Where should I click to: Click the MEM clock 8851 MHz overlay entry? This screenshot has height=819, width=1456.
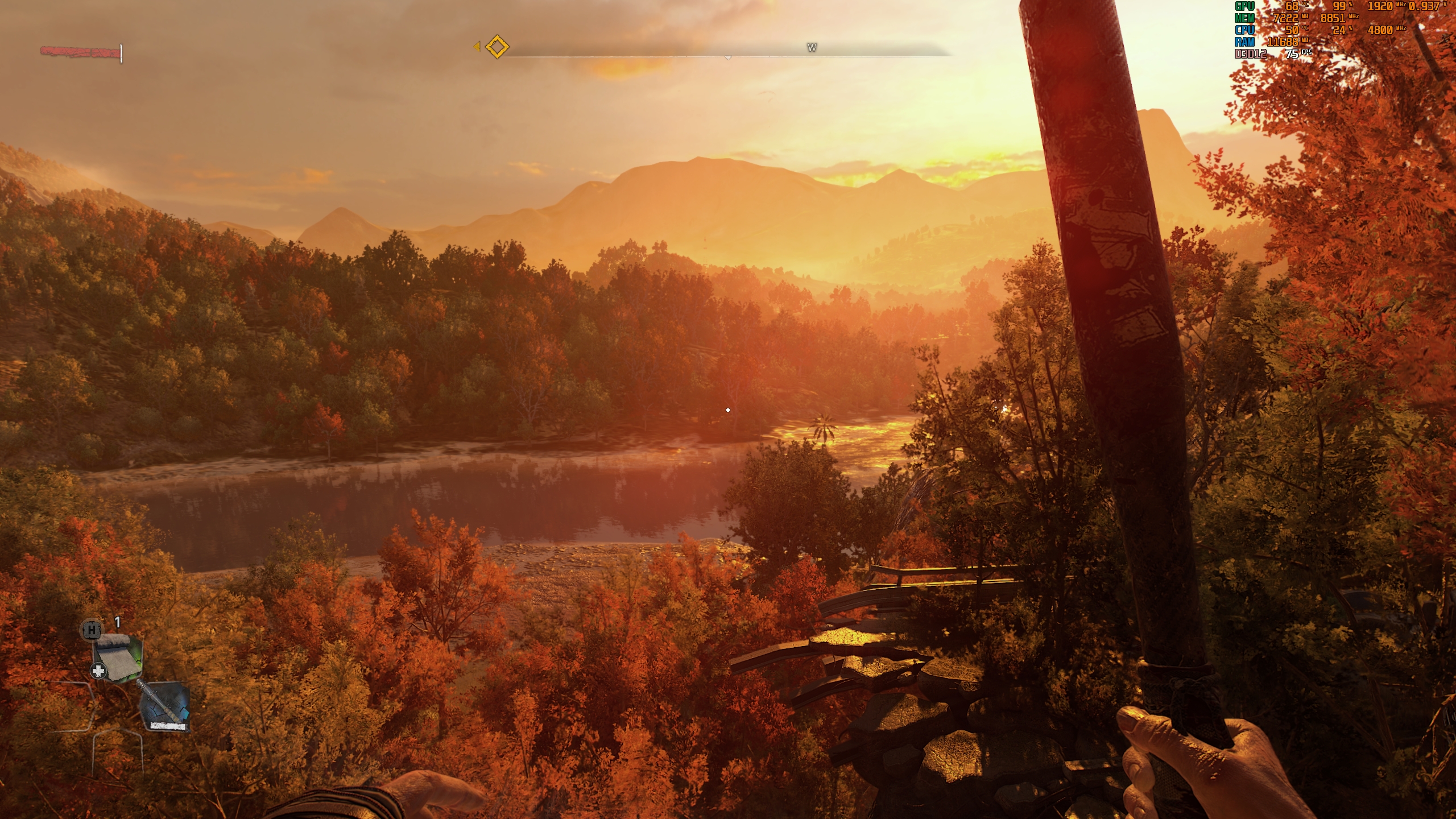[x=1333, y=19]
